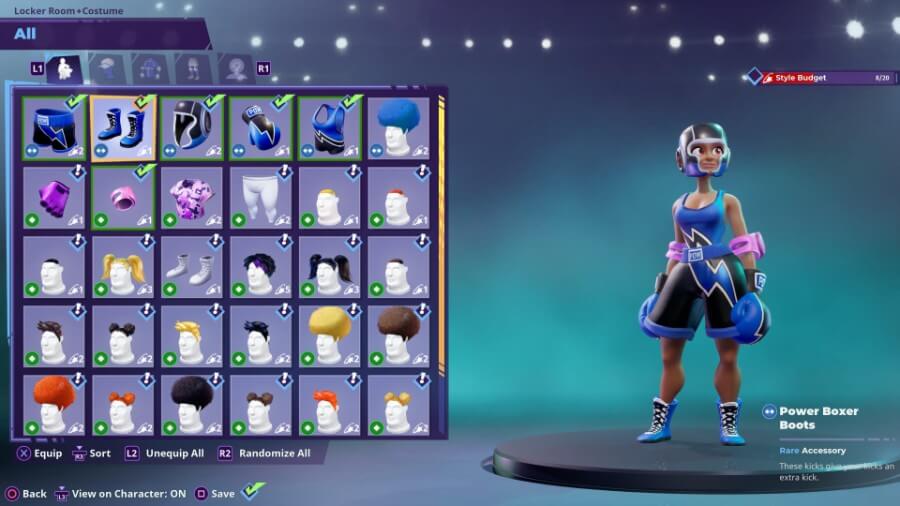The width and height of the screenshot is (900, 506).
Task: Select the black afro hairstyle
Action: (191, 405)
